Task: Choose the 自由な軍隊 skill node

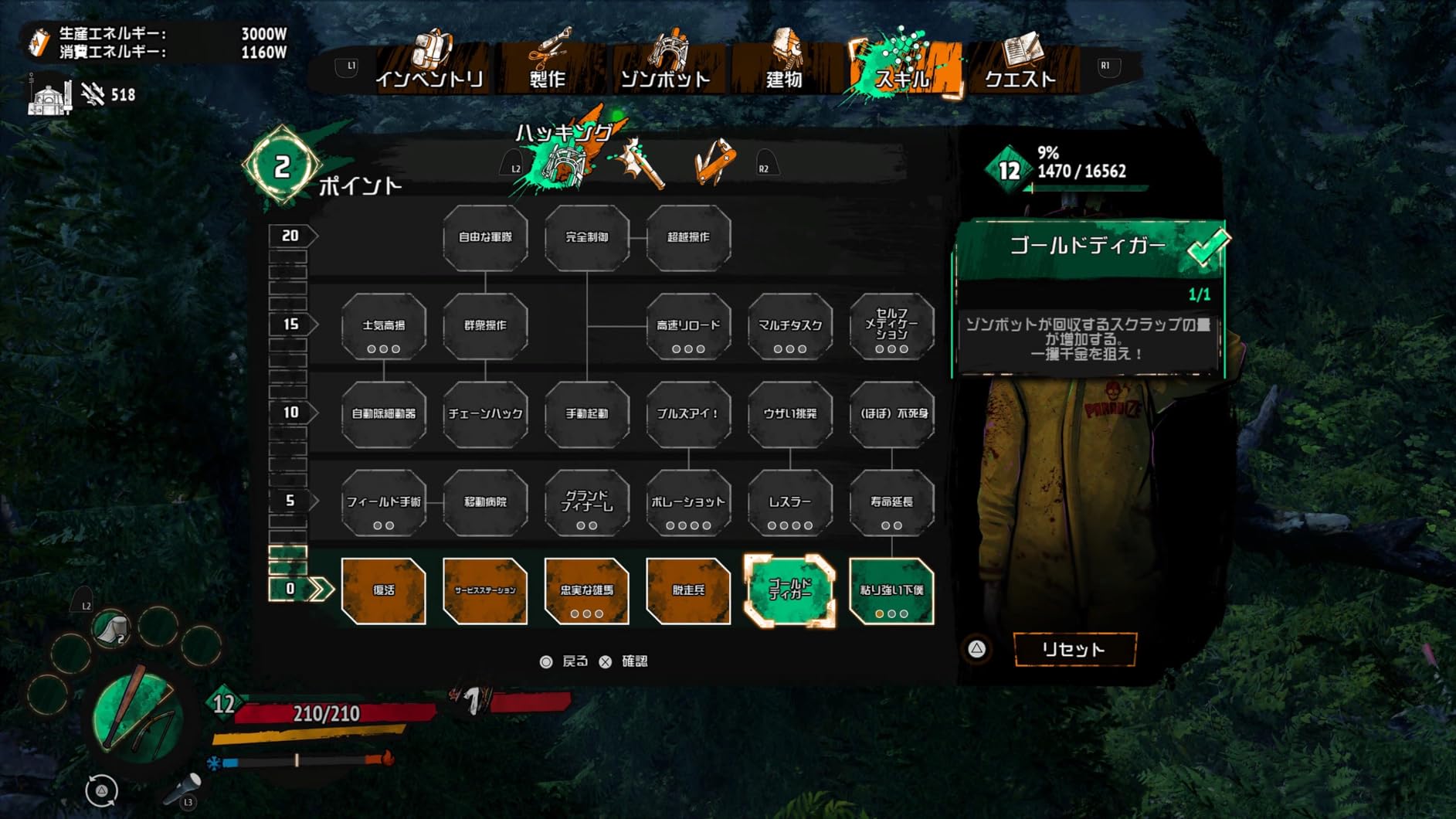Action: [485, 237]
